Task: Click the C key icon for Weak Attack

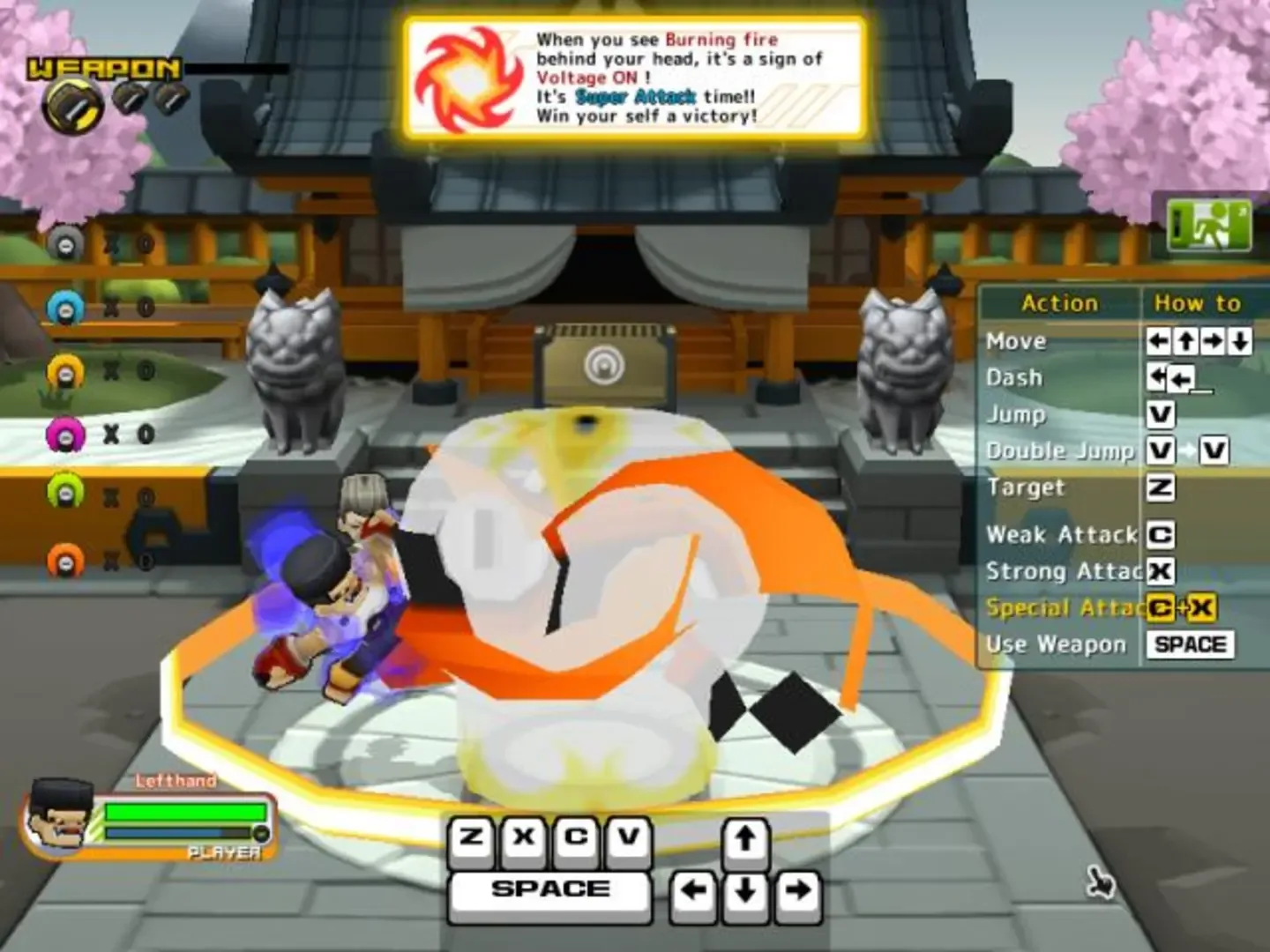Action: coord(1162,535)
